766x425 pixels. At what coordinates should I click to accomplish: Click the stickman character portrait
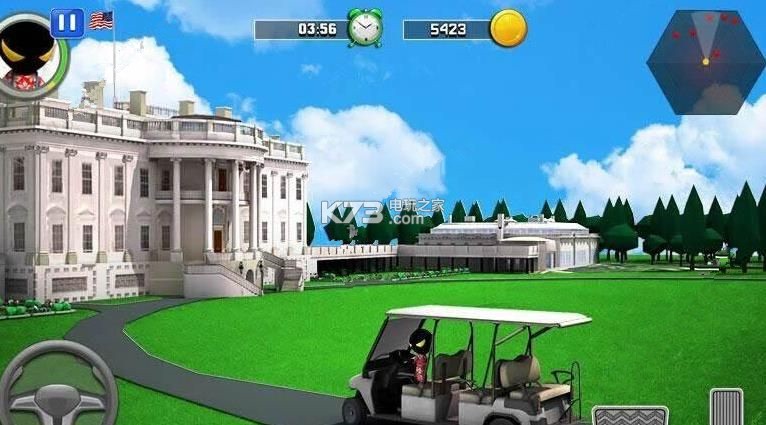click(25, 53)
